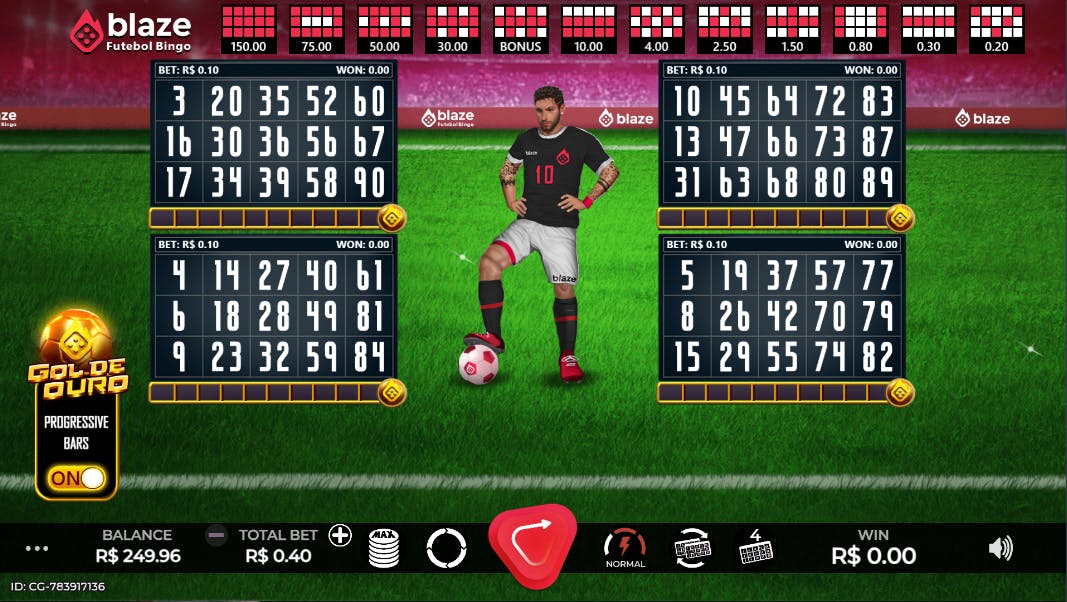Show the BONUS prize pattern
Screen dimensions: 1067x602
pyautogui.click(x=520, y=28)
